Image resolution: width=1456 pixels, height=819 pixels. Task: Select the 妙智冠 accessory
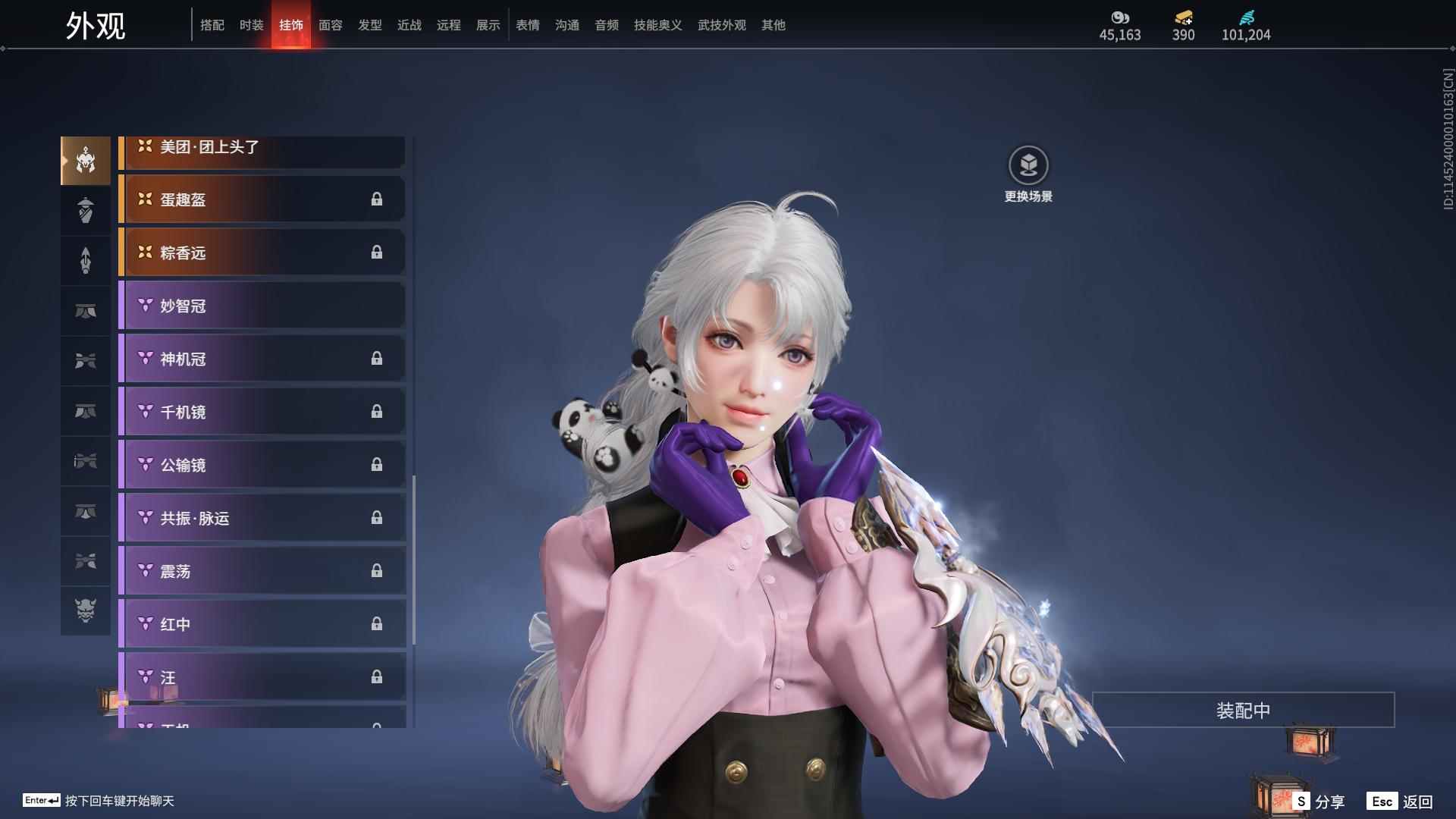(262, 306)
